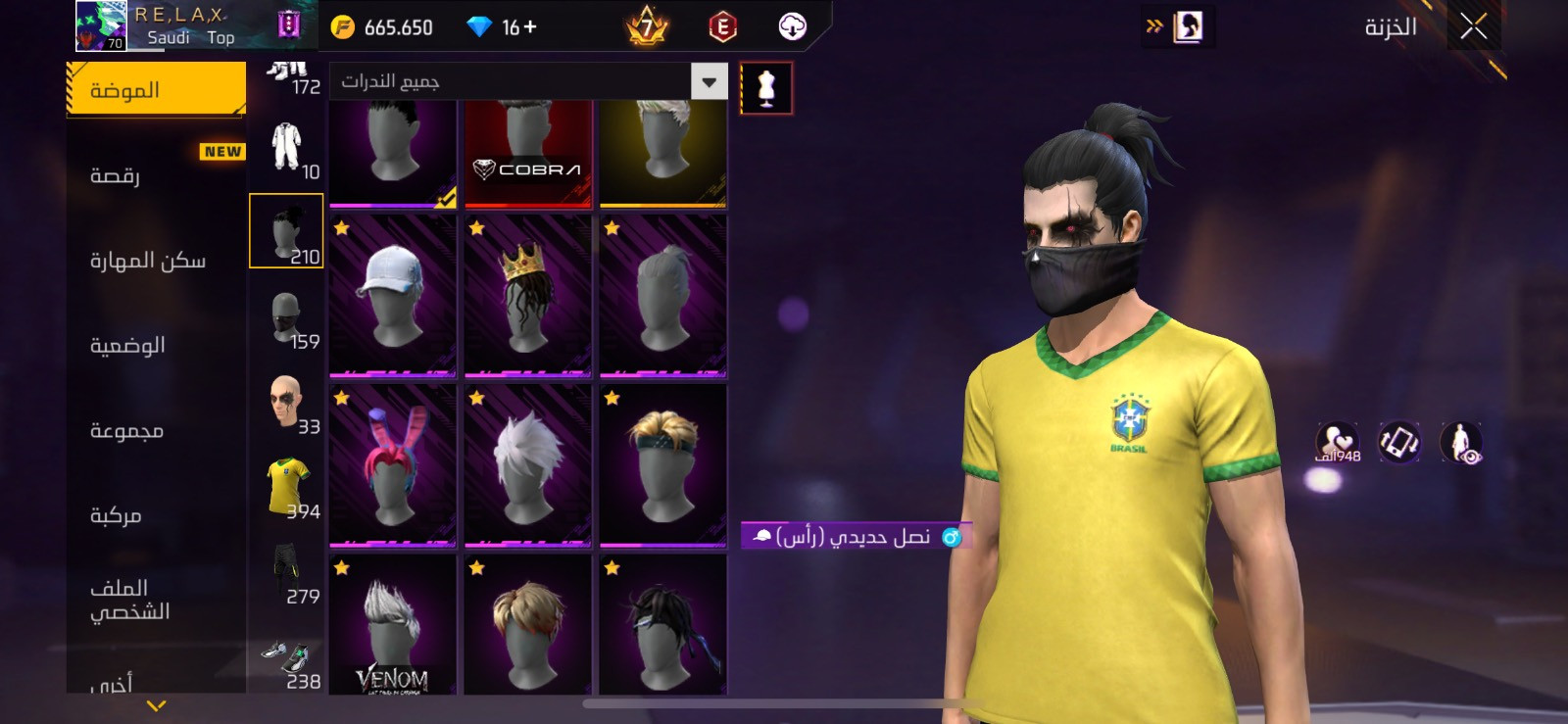Select the الوضعية tab

click(x=156, y=345)
